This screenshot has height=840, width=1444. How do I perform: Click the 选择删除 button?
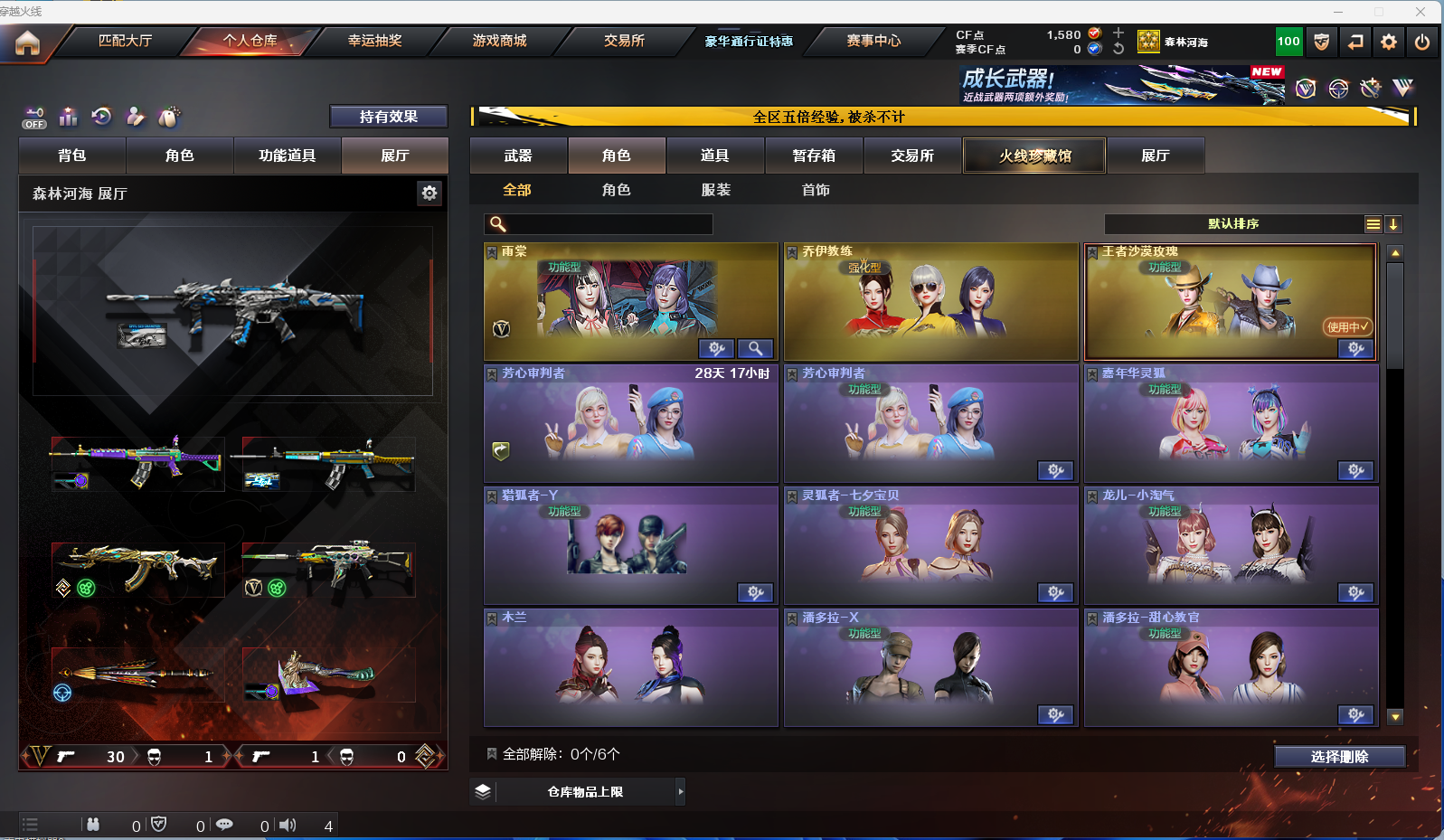(x=1339, y=757)
